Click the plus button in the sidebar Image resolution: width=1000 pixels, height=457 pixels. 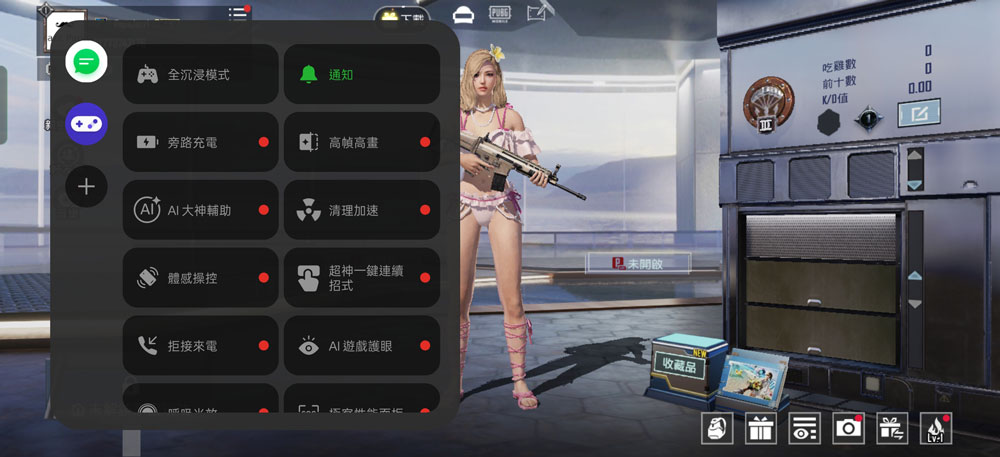coord(86,186)
